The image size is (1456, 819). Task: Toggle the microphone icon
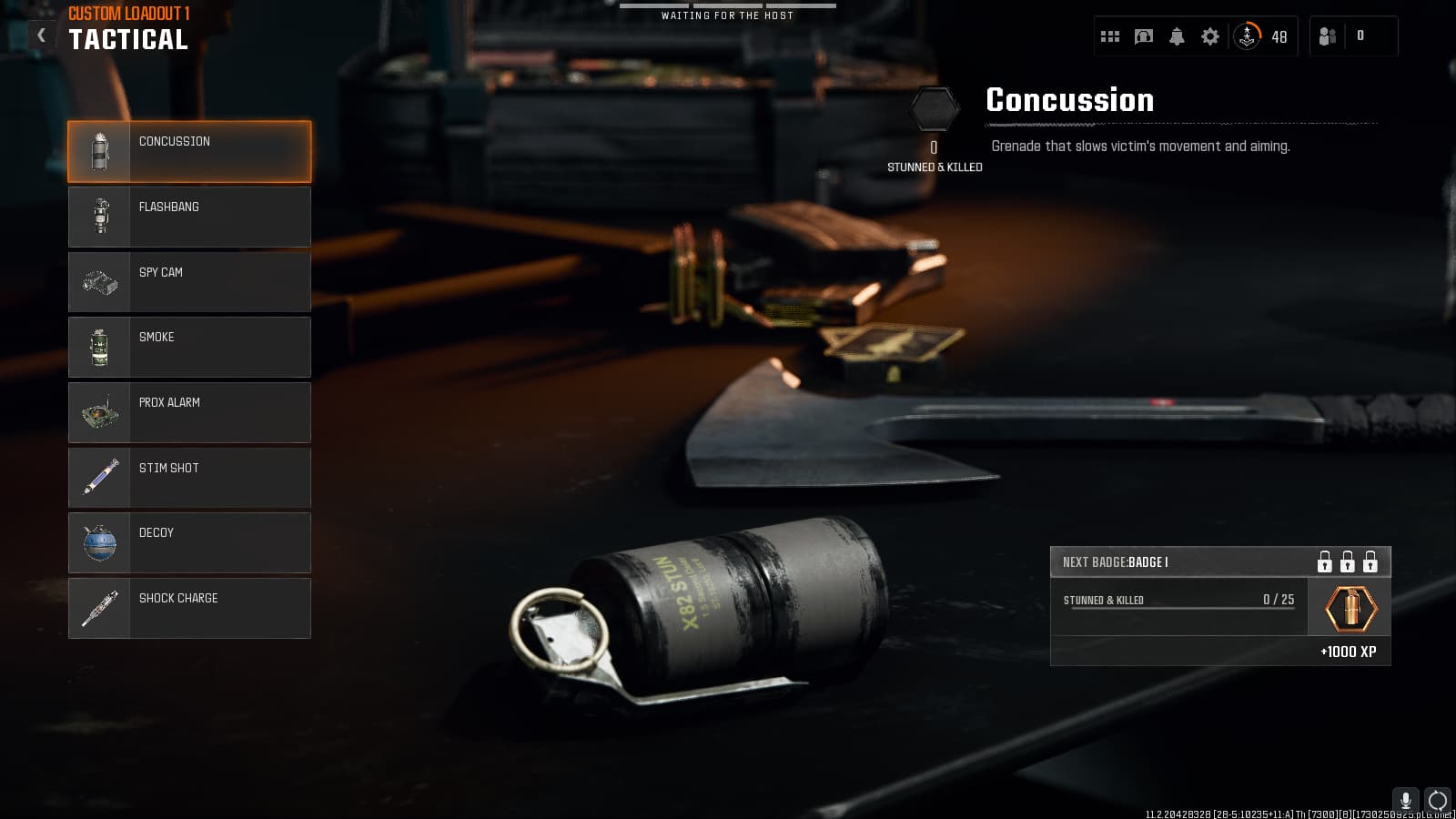click(x=1405, y=800)
